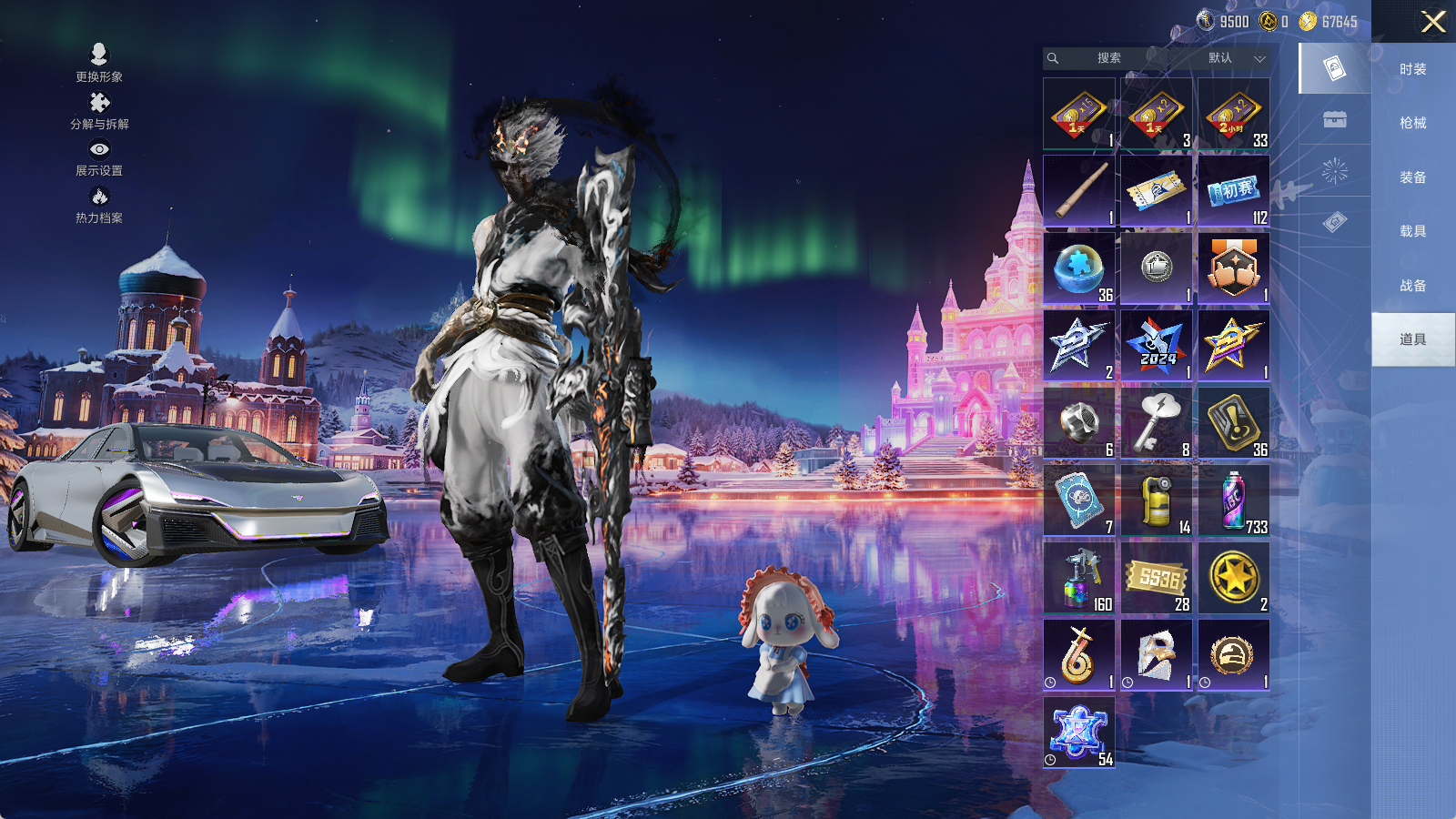Open 展示设置 display settings
1456x819 pixels.
pos(99,157)
